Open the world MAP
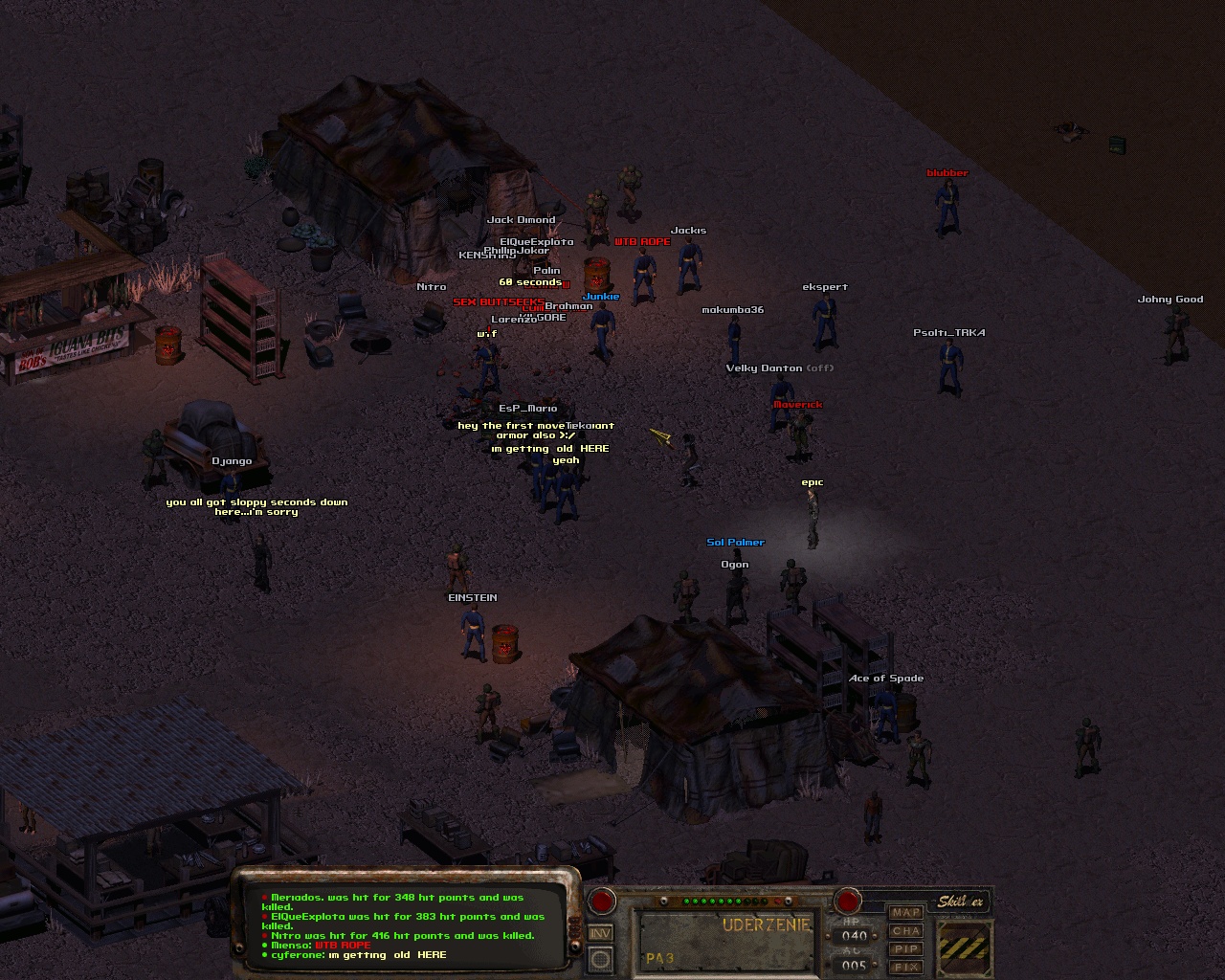Image resolution: width=1225 pixels, height=980 pixels. pyautogui.click(x=905, y=912)
